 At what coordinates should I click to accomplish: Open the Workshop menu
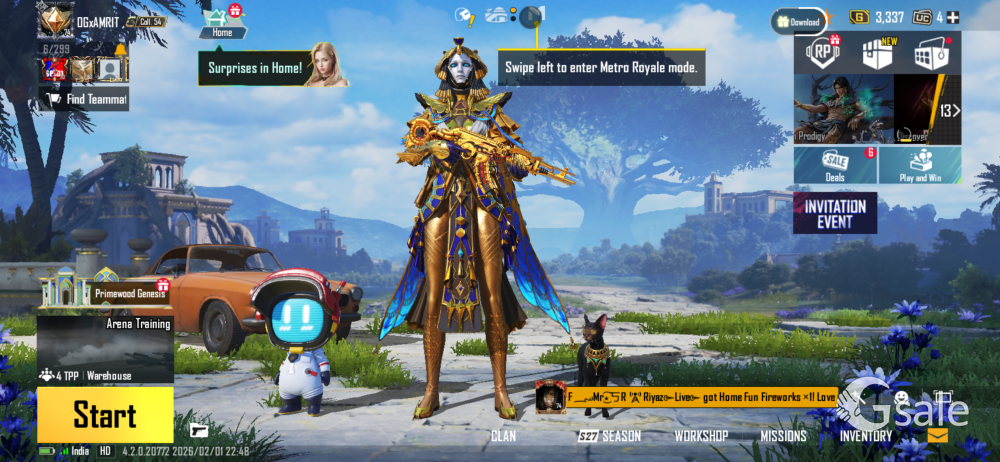tap(700, 436)
